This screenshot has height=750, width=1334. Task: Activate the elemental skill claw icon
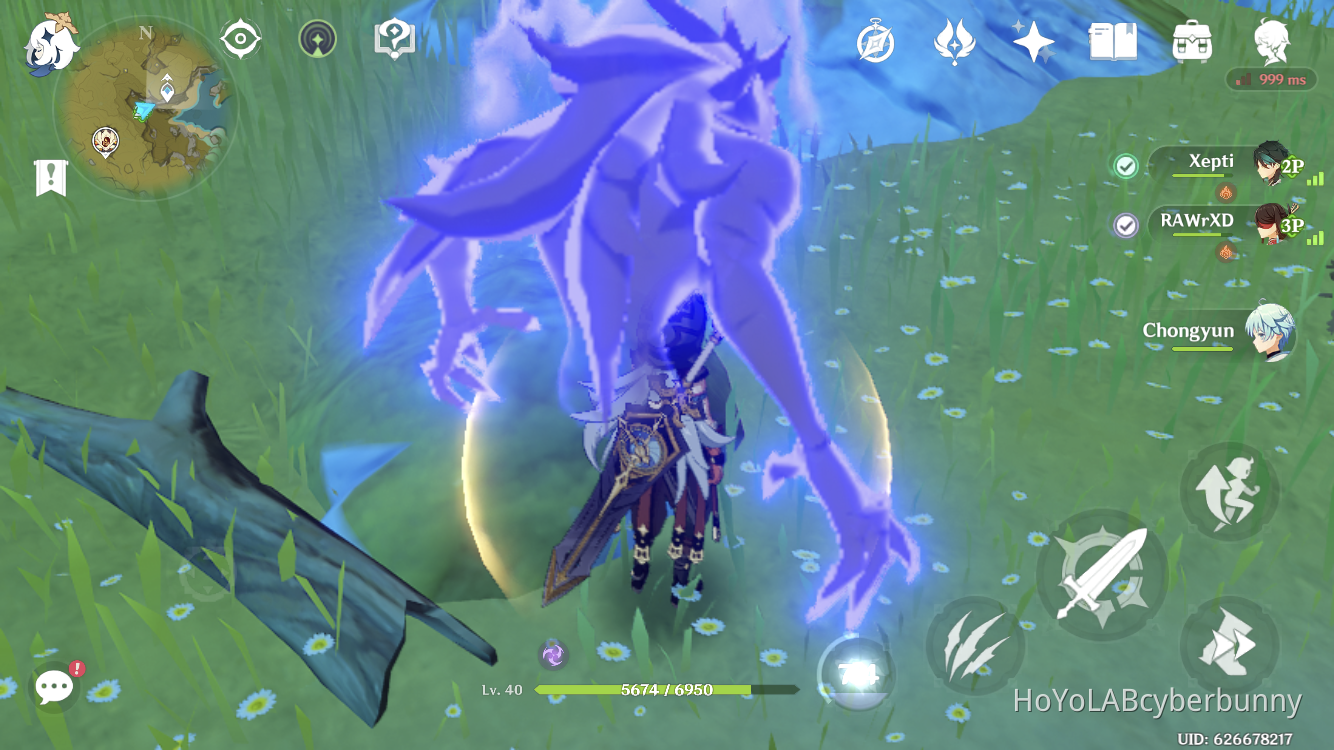tap(975, 643)
